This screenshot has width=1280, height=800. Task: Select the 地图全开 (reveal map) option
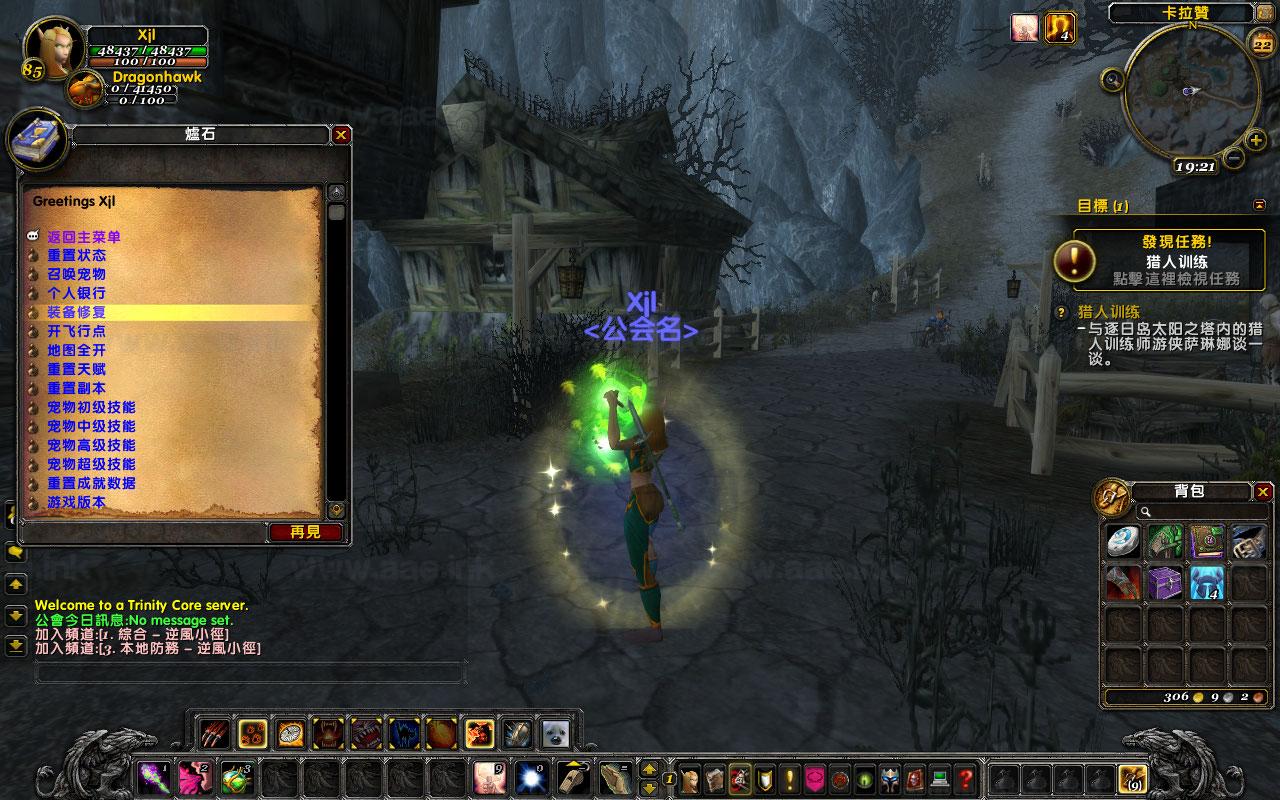(x=76, y=350)
